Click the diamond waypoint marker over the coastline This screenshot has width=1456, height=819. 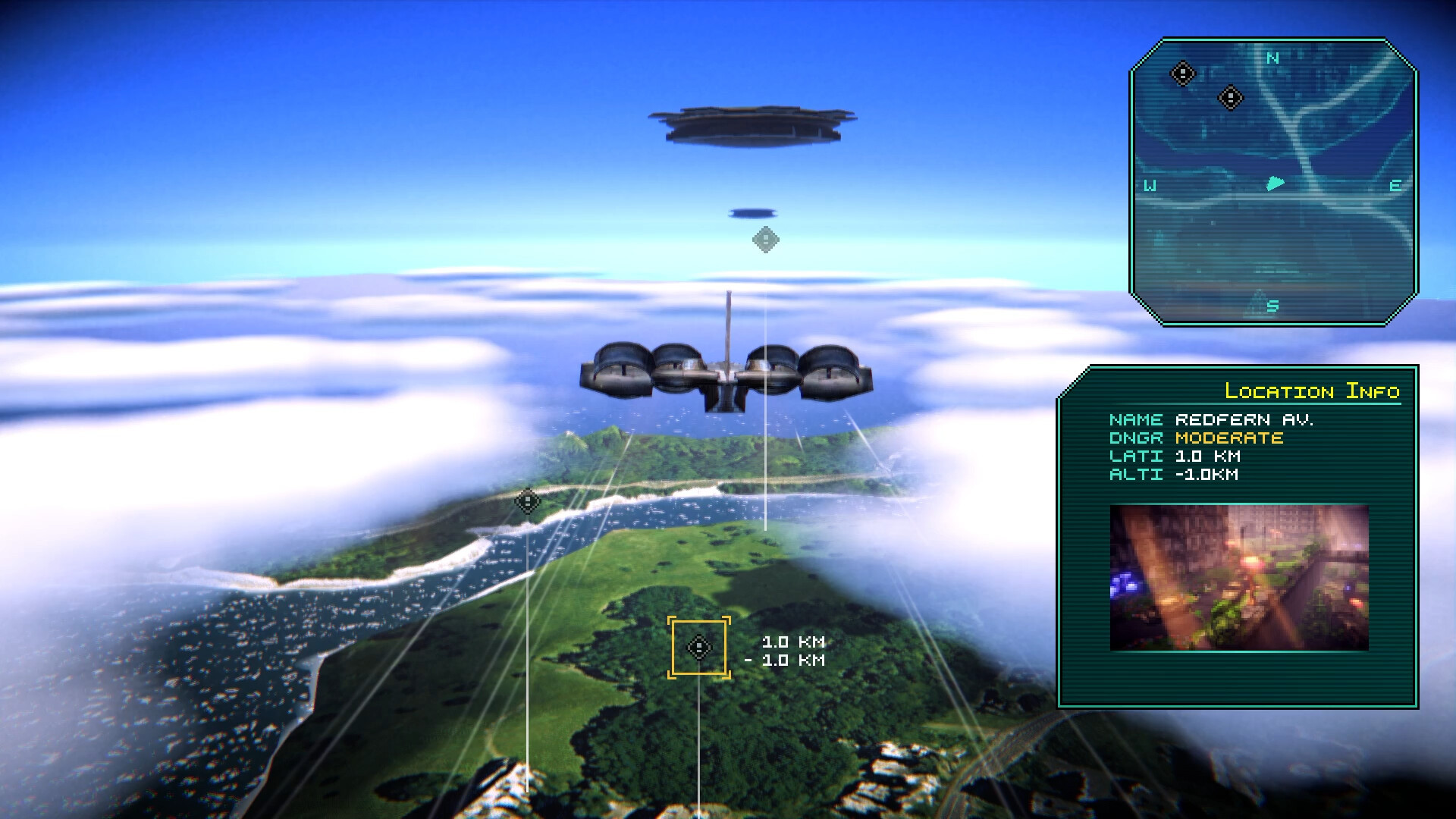point(526,501)
